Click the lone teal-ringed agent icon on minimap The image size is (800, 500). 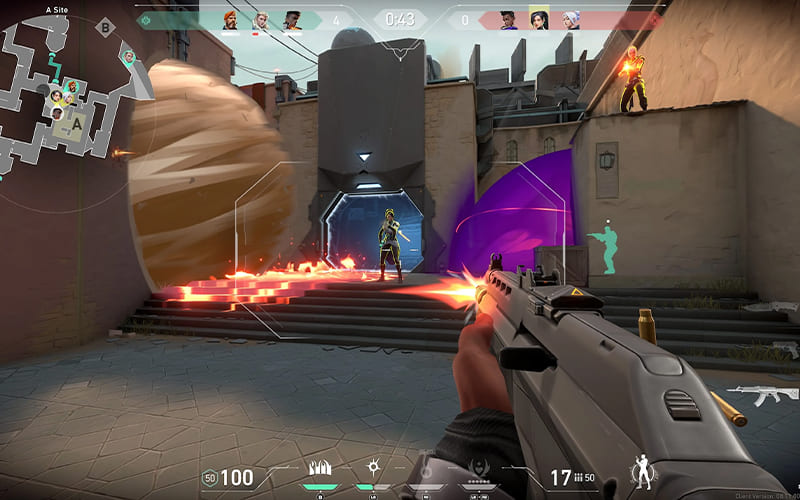129,56
